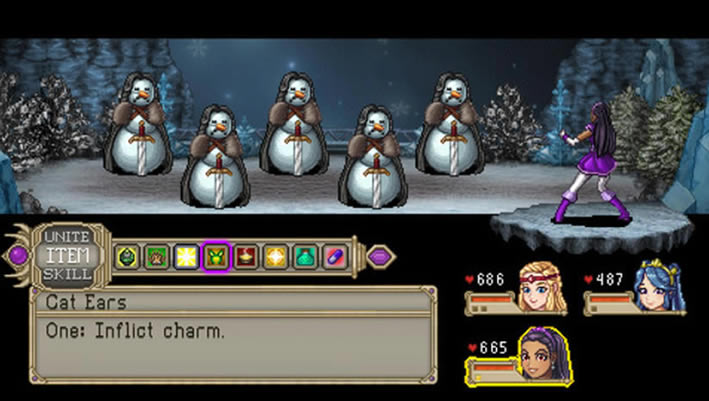Select the blue-haired heroine portrait
Viewport: 709px width, 401px height.
659,288
